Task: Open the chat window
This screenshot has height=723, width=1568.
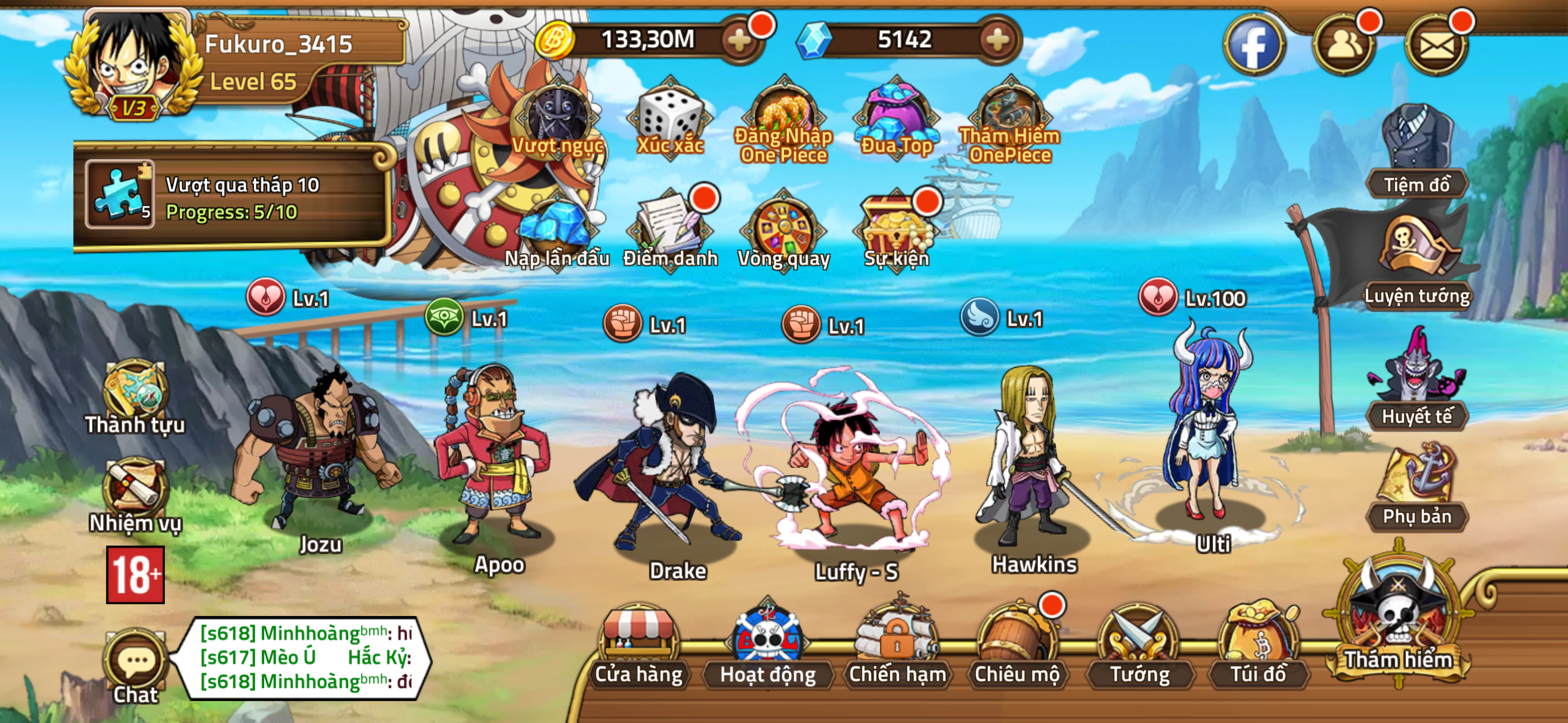Action: pyautogui.click(x=135, y=660)
